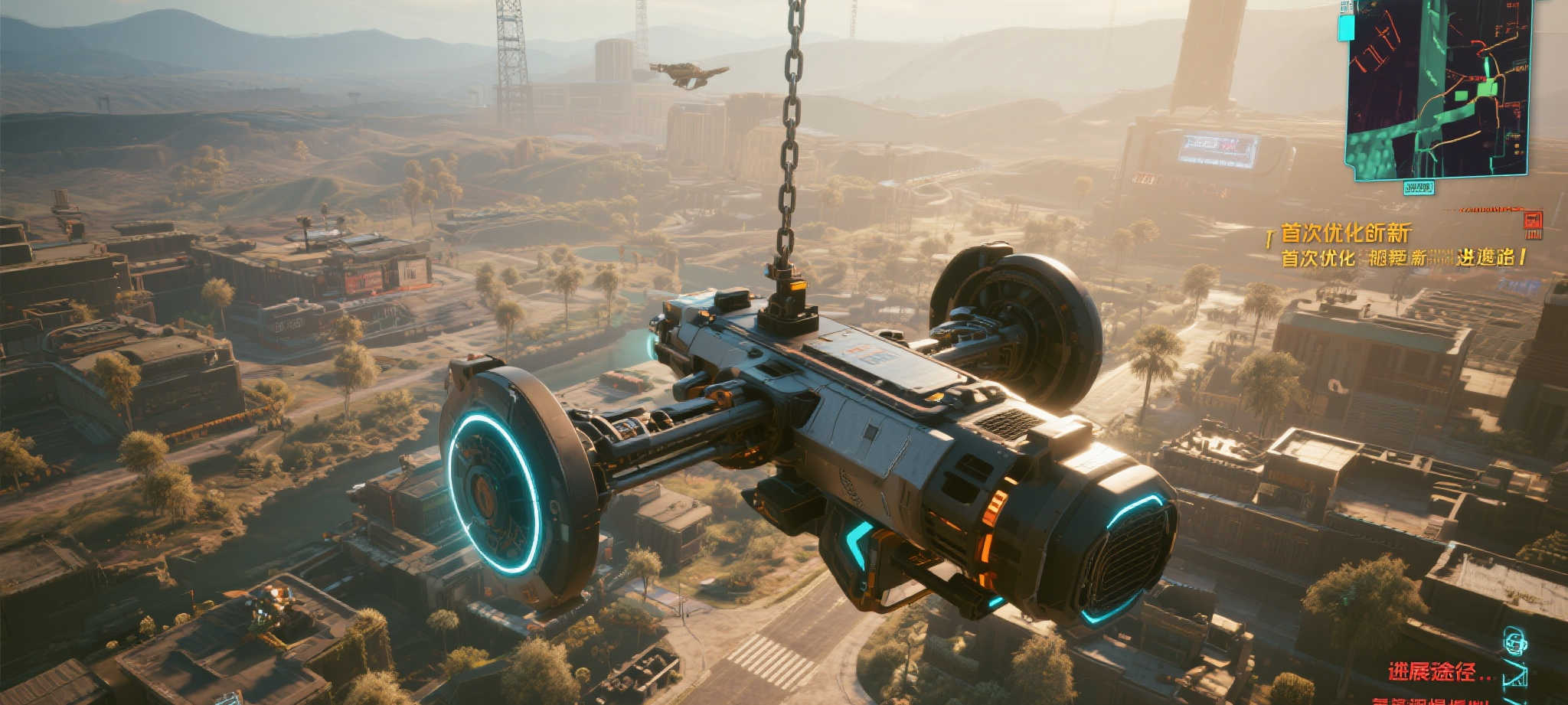Image resolution: width=1568 pixels, height=705 pixels.
Task: Click the small red quest marker icon
Action: pos(1533,223)
